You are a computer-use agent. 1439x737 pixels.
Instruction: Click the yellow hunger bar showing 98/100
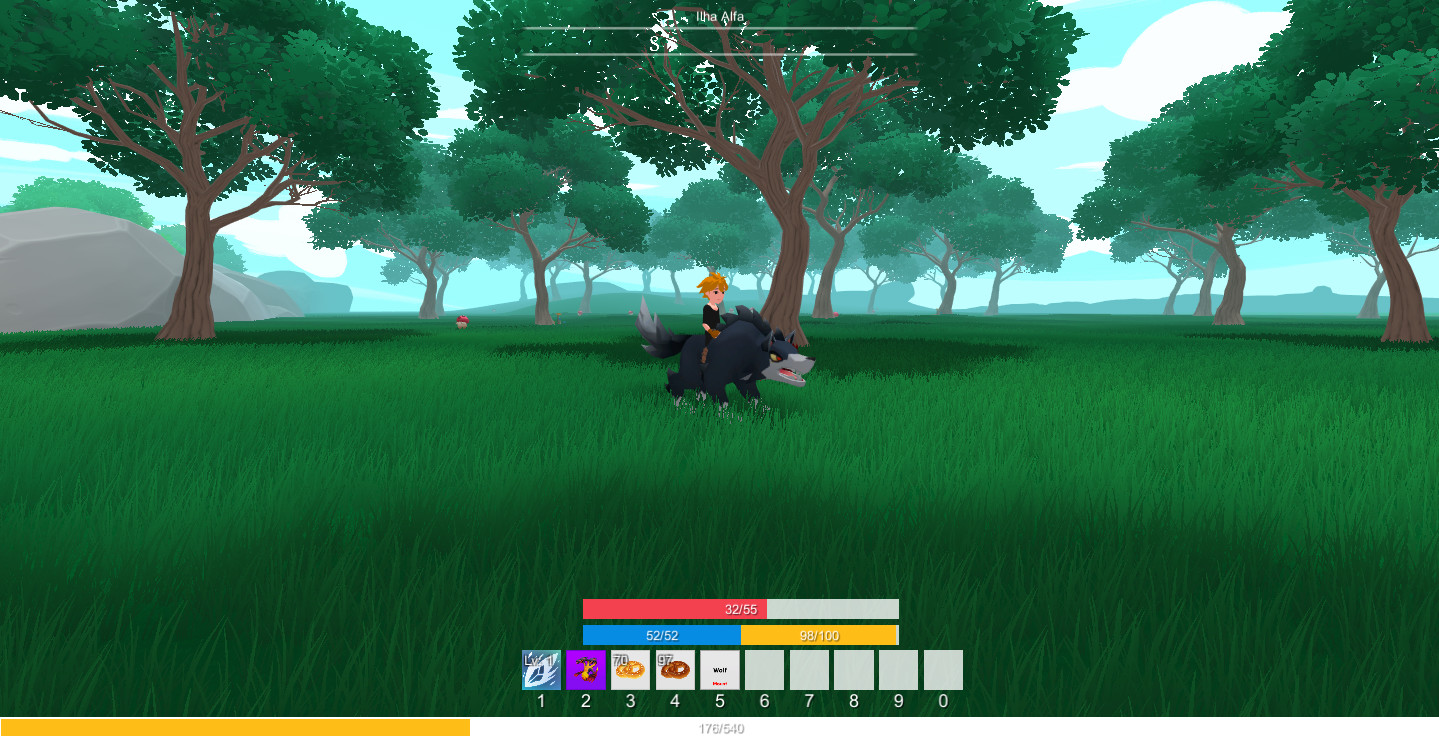(820, 634)
